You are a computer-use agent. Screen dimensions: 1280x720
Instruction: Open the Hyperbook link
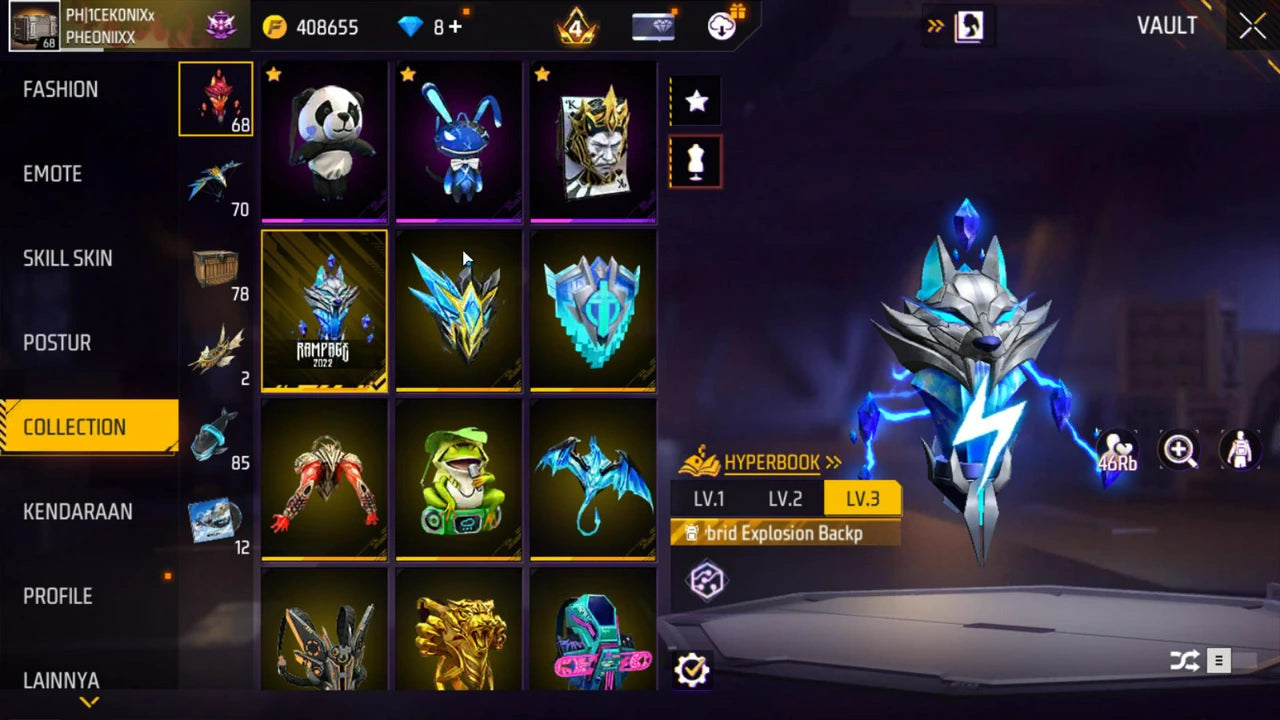772,463
